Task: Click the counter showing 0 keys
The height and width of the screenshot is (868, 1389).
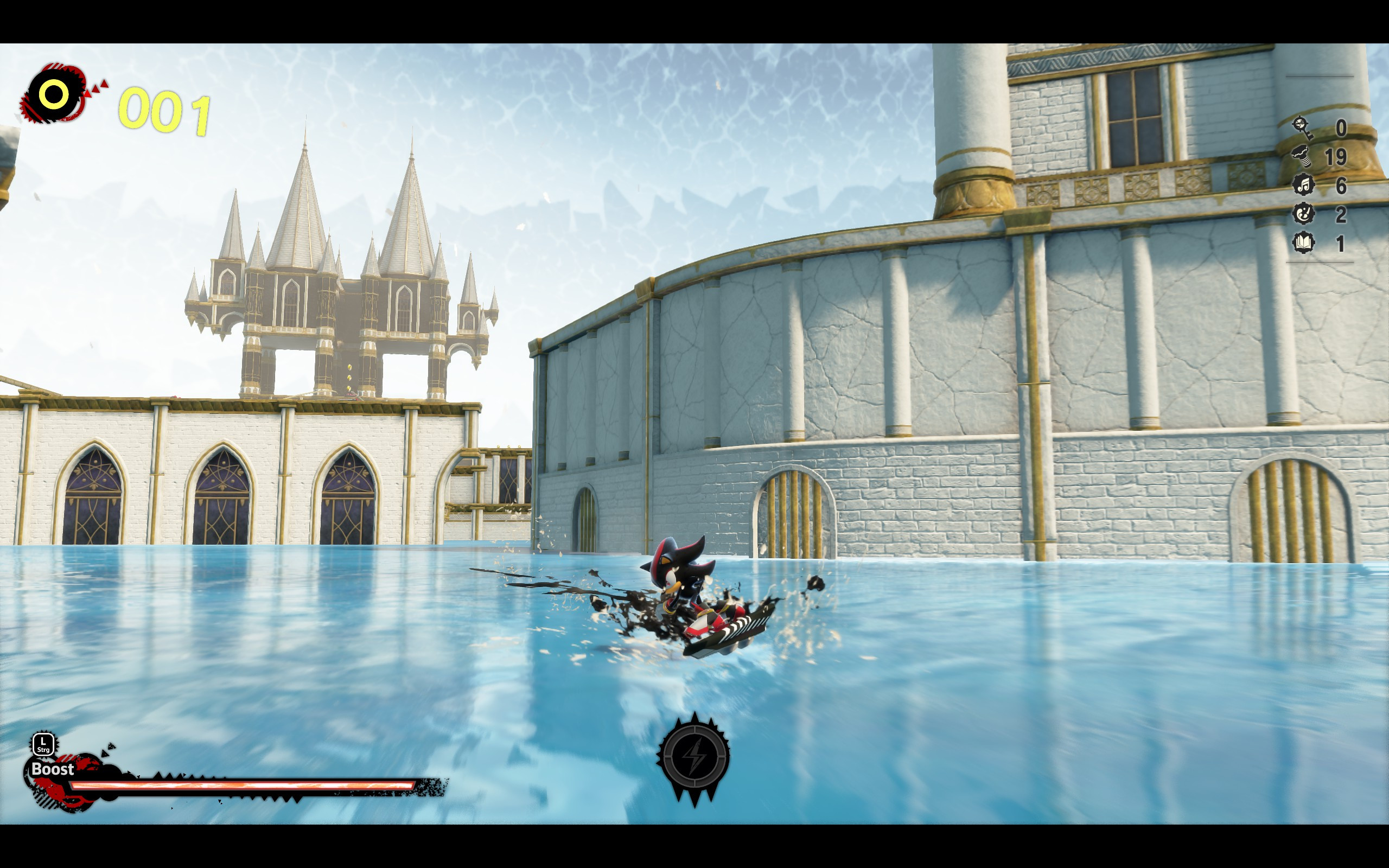Action: (x=1341, y=129)
